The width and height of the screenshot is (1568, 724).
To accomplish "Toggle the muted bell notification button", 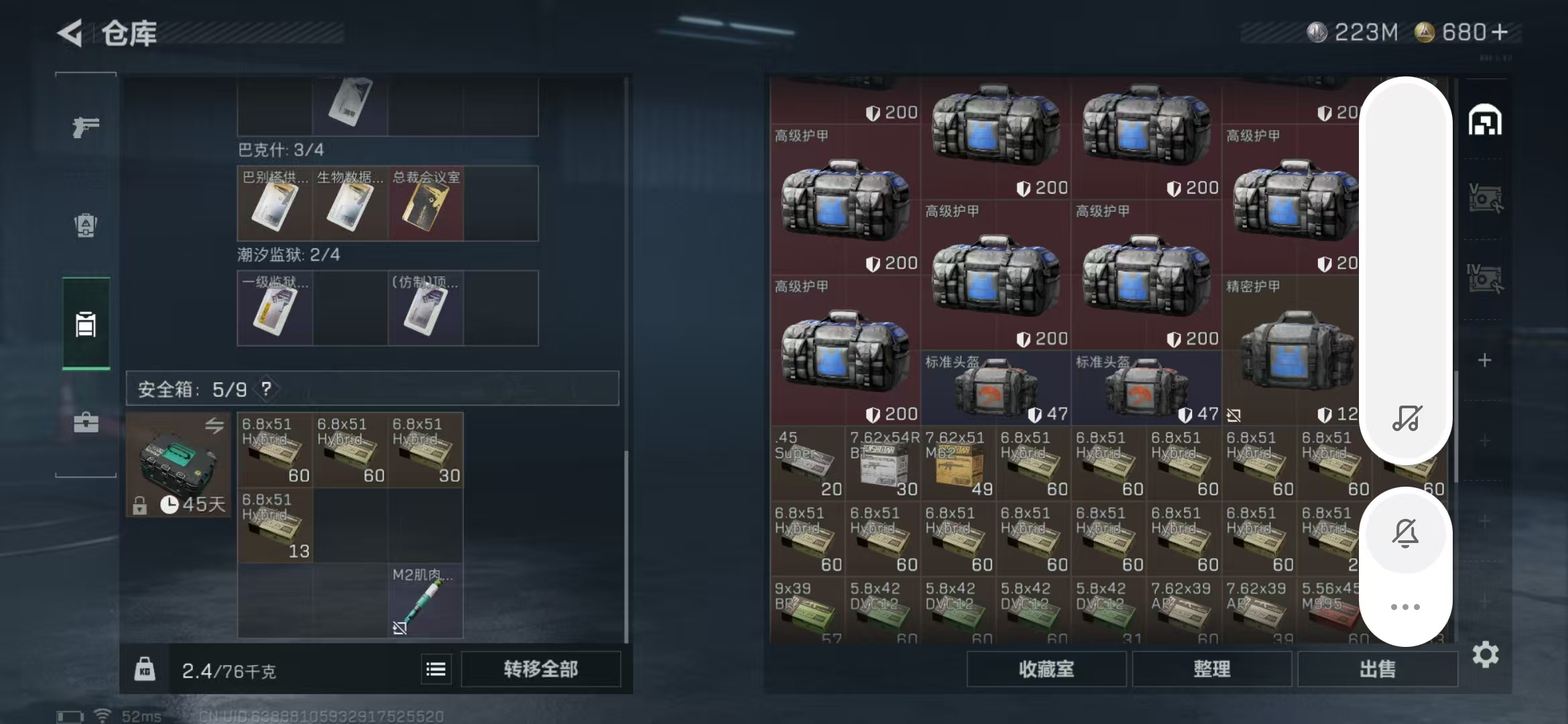I will (1405, 533).
